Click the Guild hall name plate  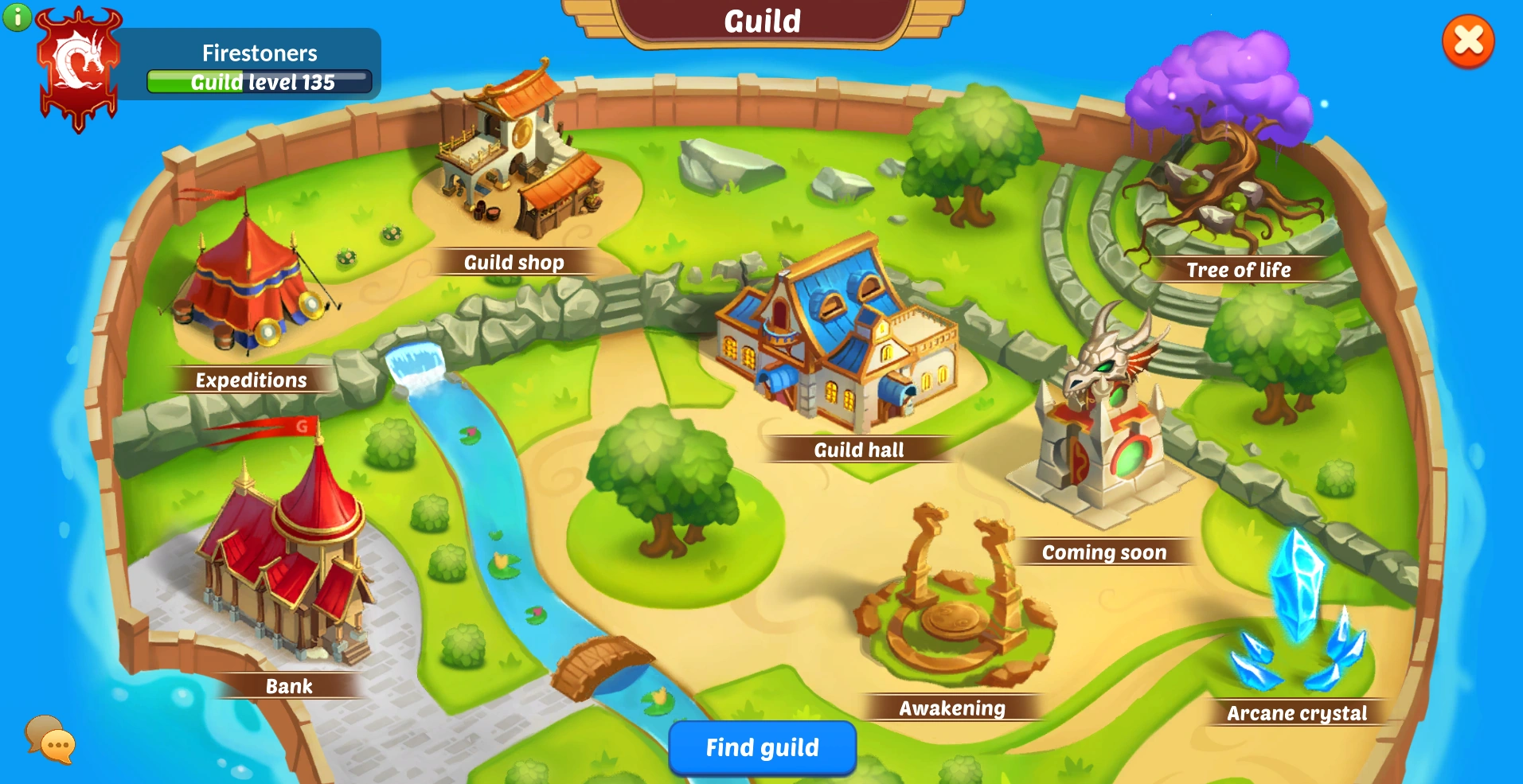[858, 451]
